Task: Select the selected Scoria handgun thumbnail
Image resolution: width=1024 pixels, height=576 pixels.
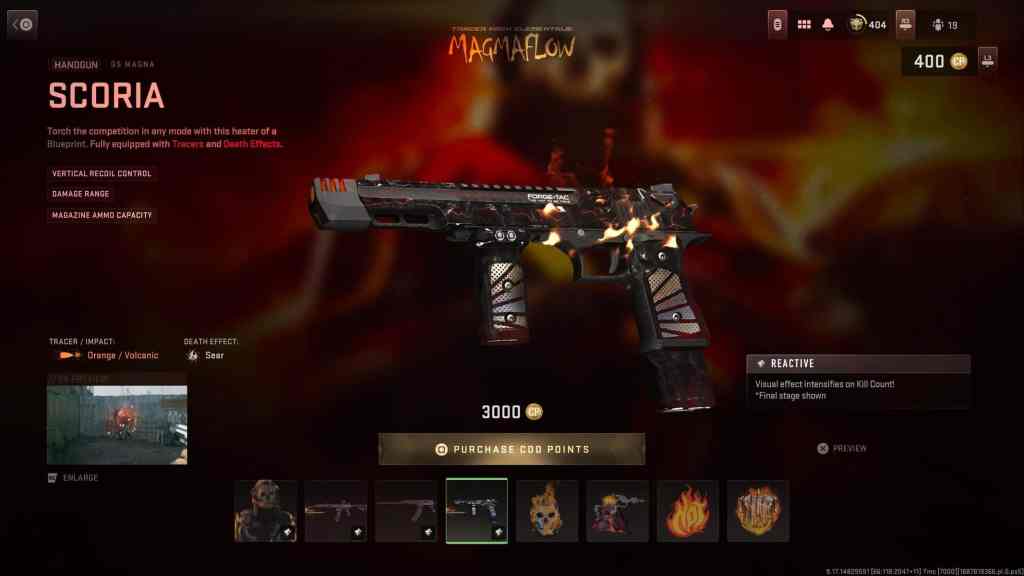Action: [x=476, y=510]
